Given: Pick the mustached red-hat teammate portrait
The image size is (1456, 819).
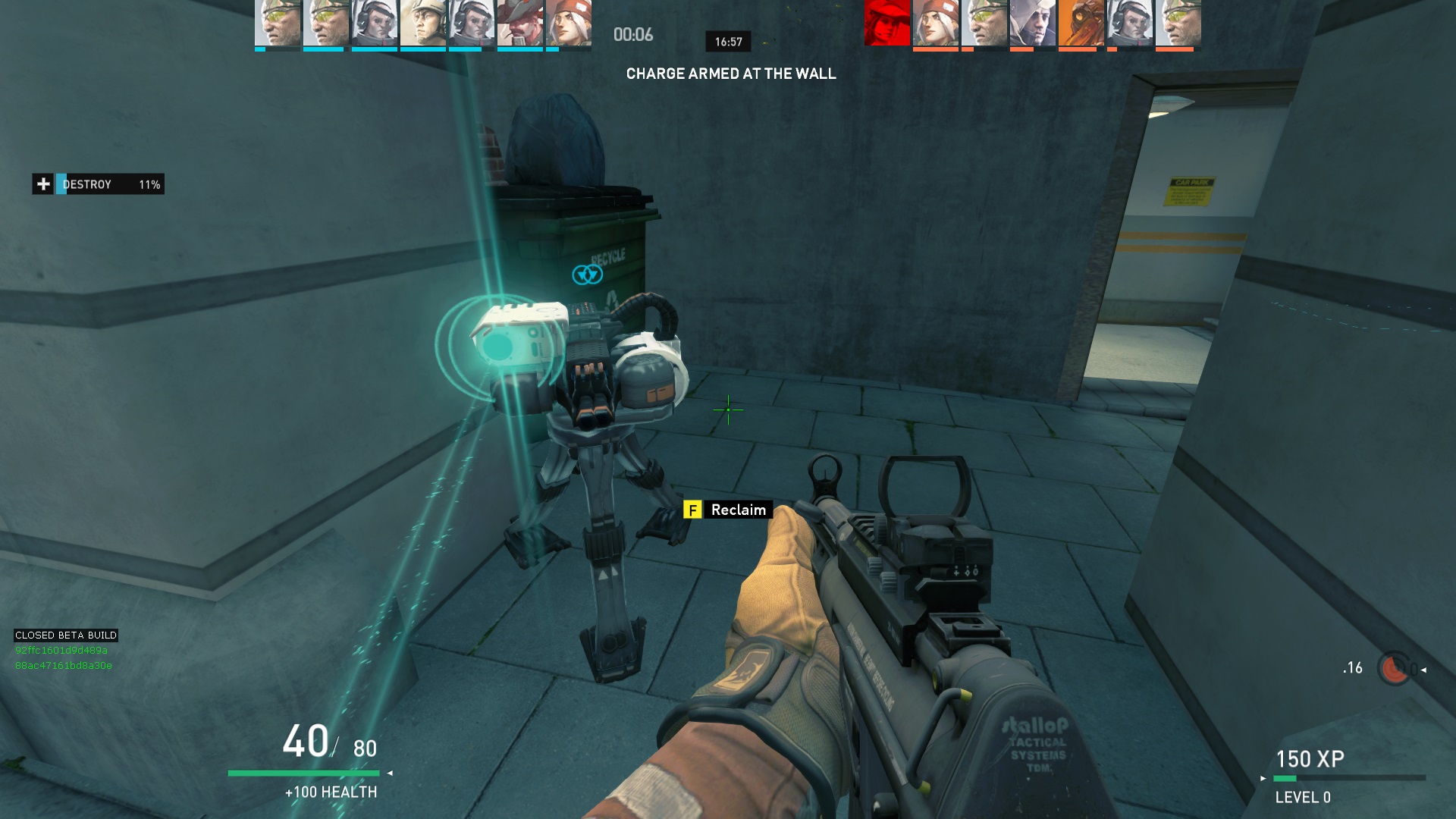Looking at the screenshot, I should 519,23.
